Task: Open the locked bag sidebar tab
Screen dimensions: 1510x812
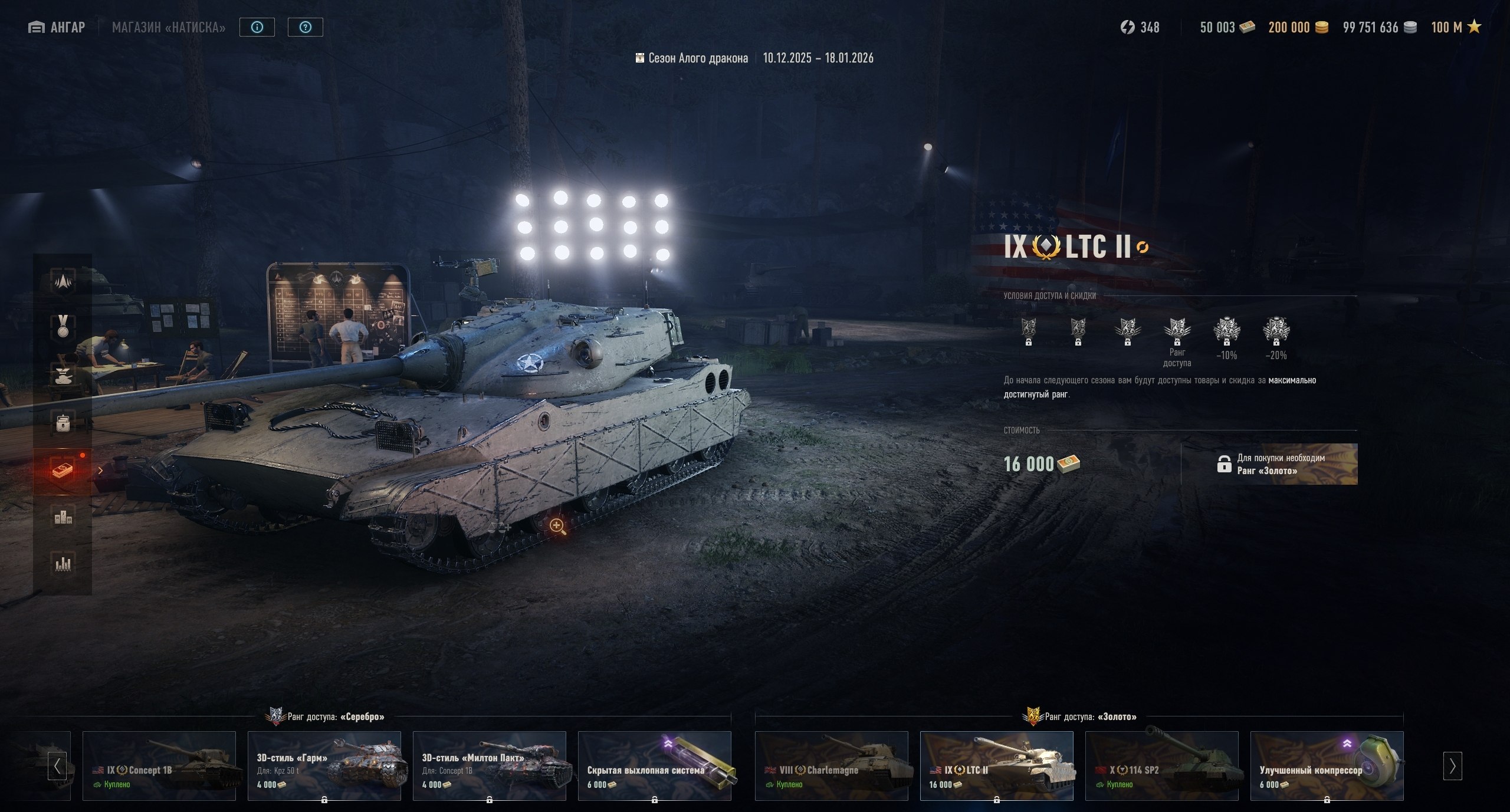Action: (x=63, y=422)
